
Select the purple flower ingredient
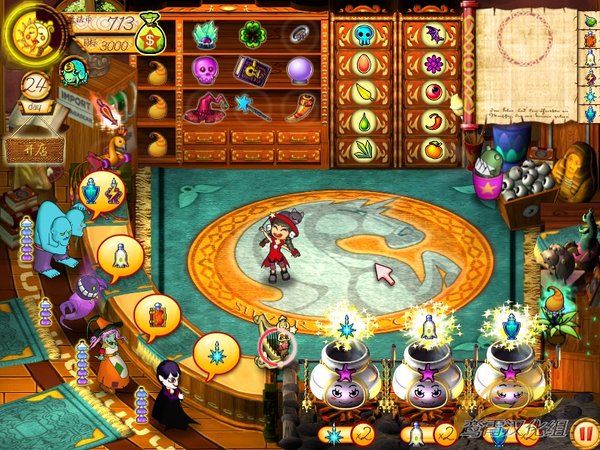click(433, 64)
